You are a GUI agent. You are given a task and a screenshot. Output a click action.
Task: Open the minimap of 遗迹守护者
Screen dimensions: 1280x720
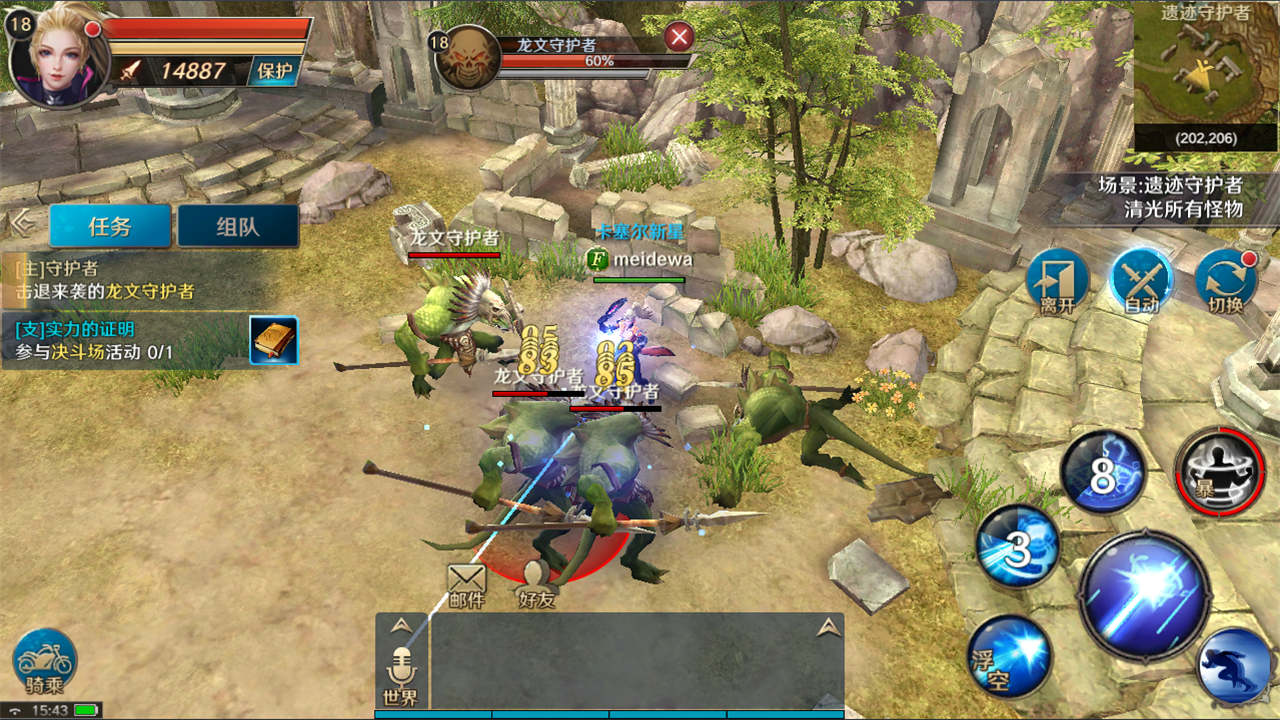pos(1205,75)
